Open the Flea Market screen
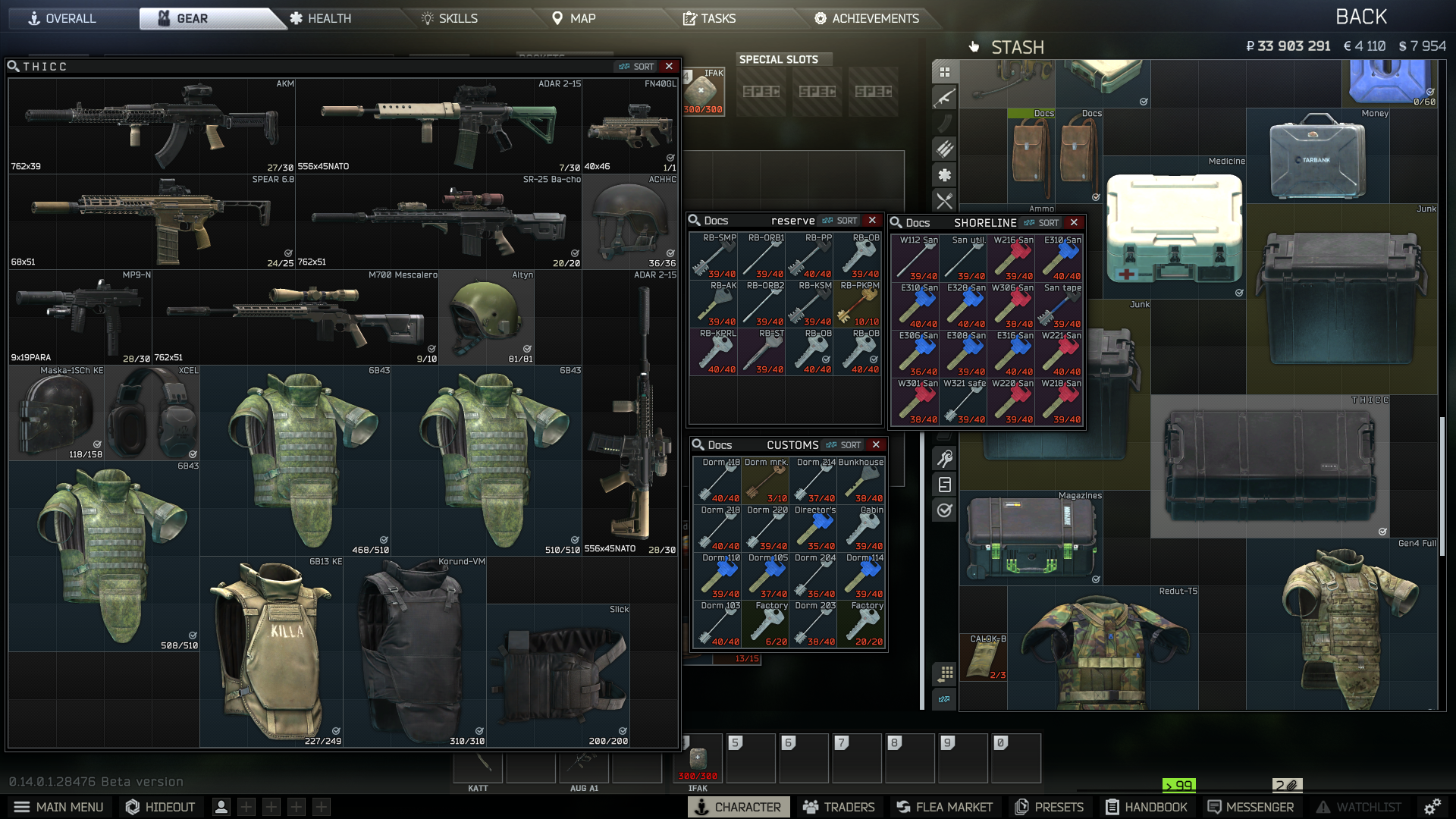 tap(943, 807)
